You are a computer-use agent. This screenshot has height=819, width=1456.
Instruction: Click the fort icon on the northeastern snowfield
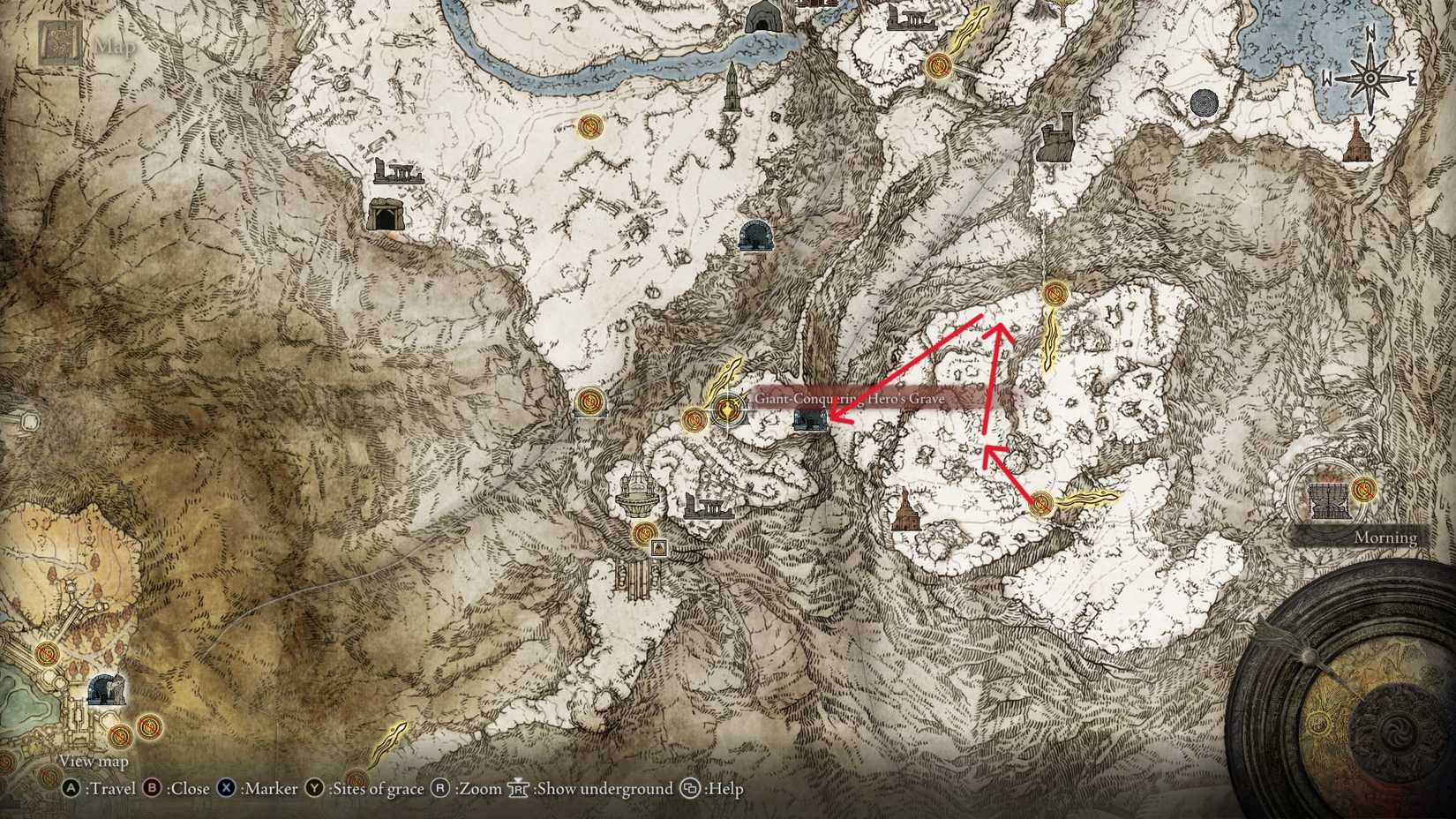1056,137
